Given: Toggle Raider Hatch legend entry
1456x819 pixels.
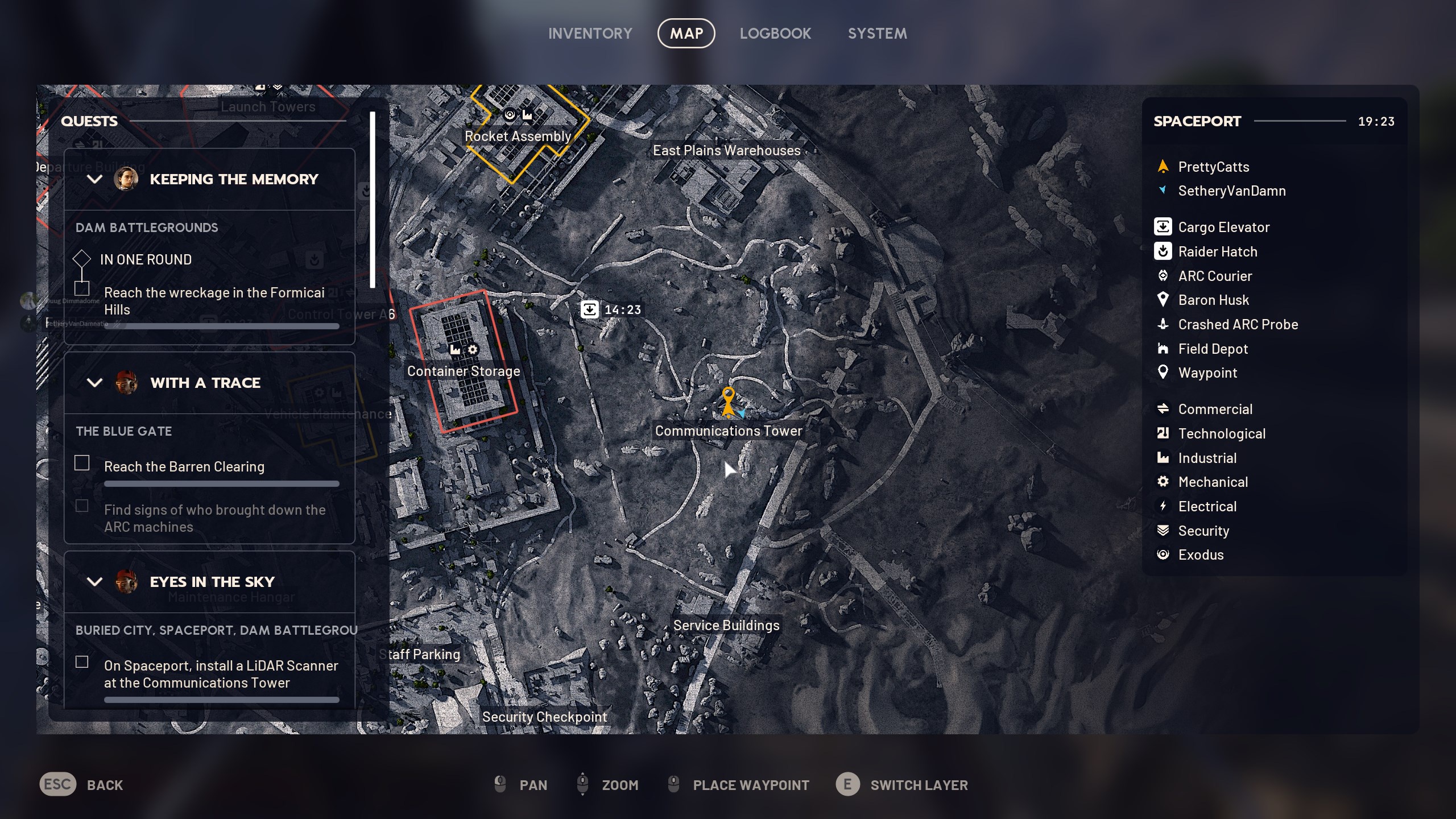Looking at the screenshot, I should point(1217,251).
